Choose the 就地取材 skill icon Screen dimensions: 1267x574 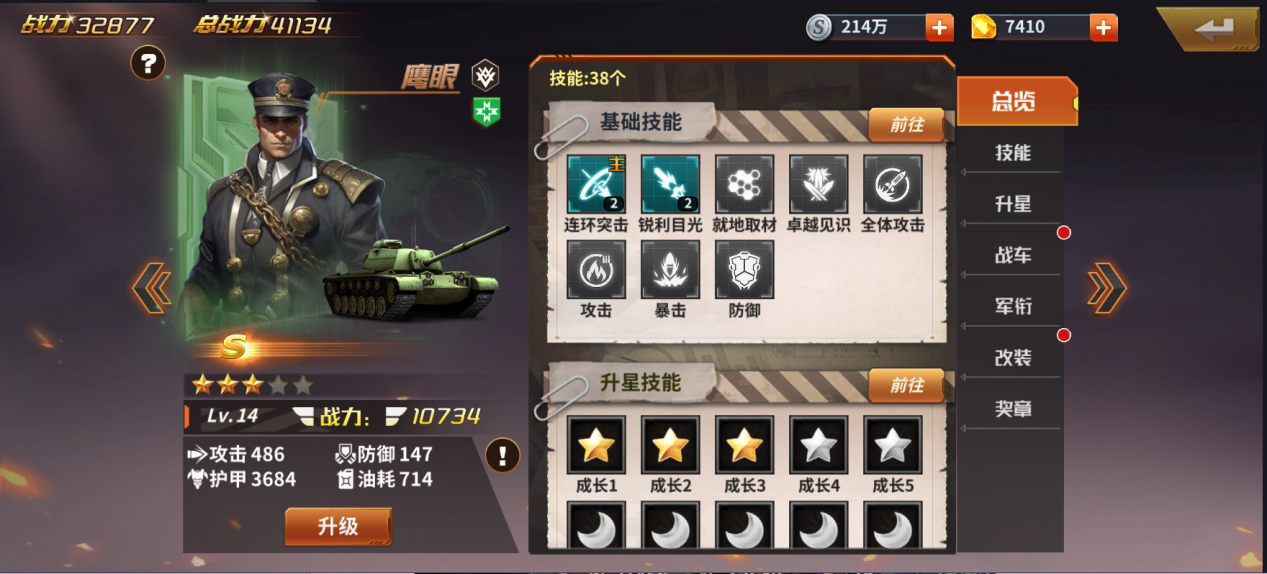point(744,184)
